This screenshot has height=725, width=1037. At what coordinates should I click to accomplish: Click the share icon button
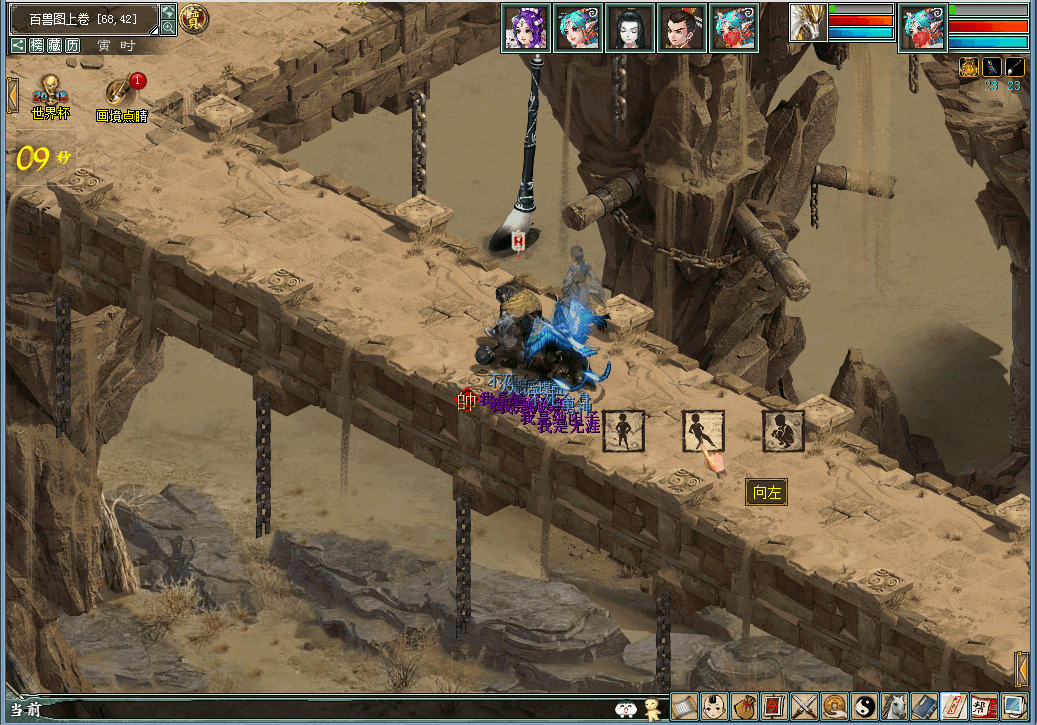coord(19,45)
